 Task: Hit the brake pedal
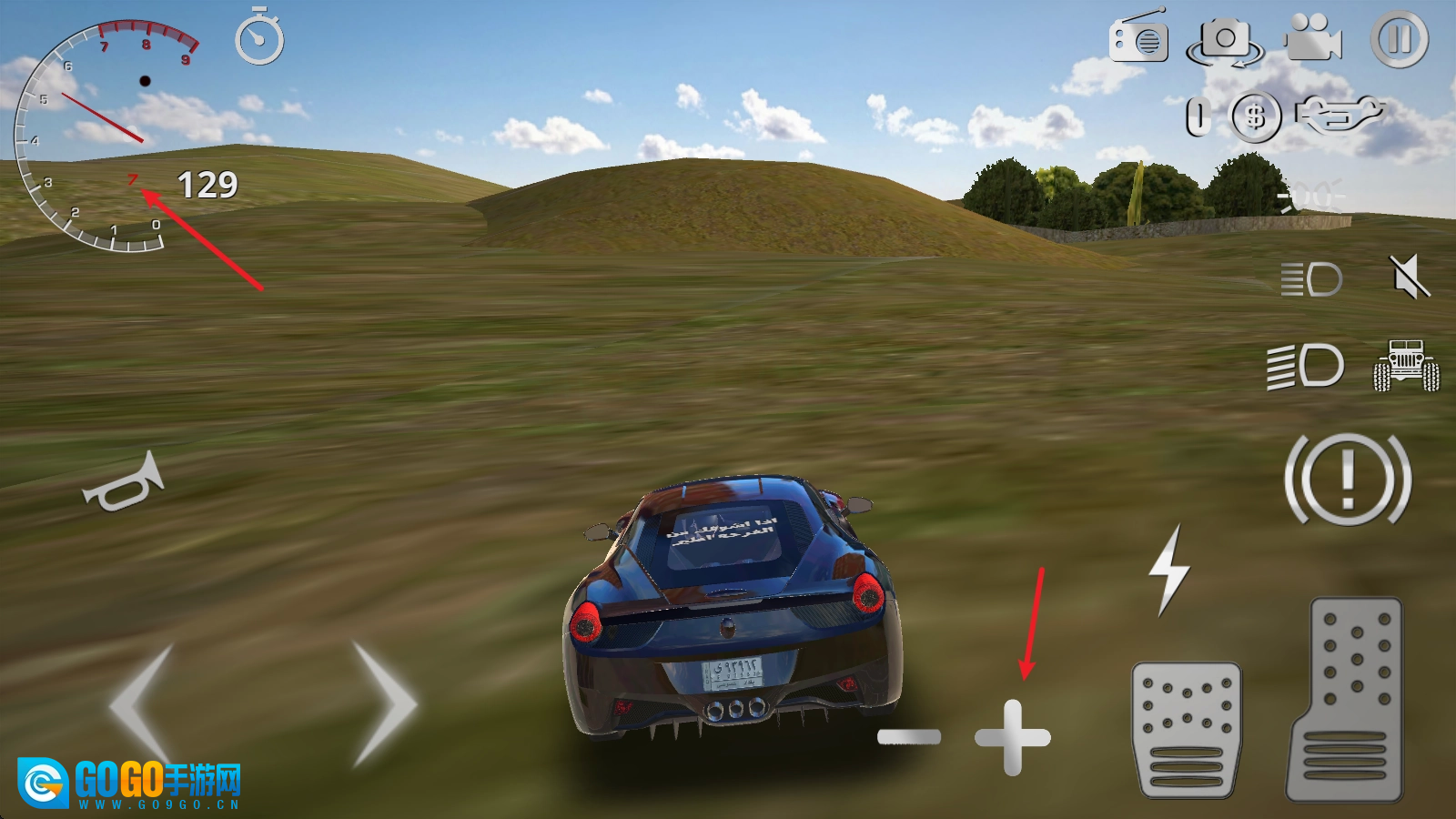point(1187,730)
